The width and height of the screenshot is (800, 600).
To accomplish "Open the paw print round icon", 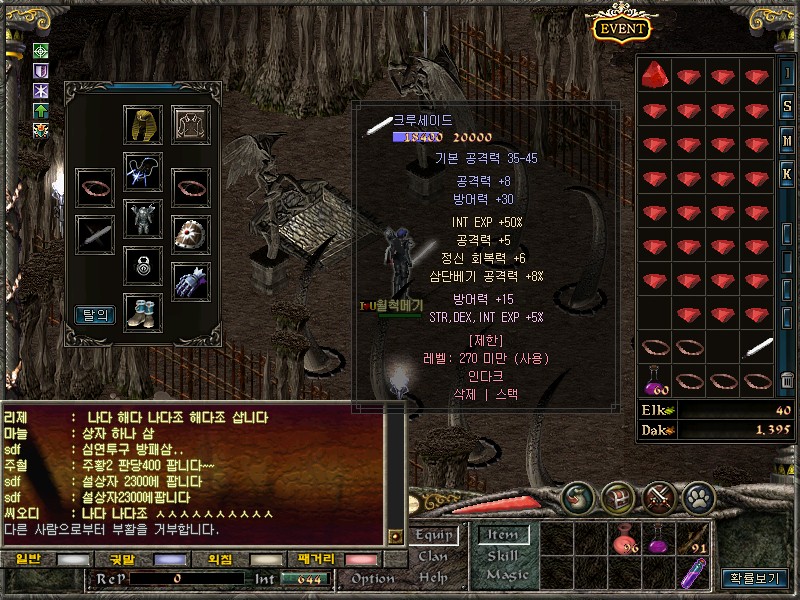I will (x=698, y=495).
